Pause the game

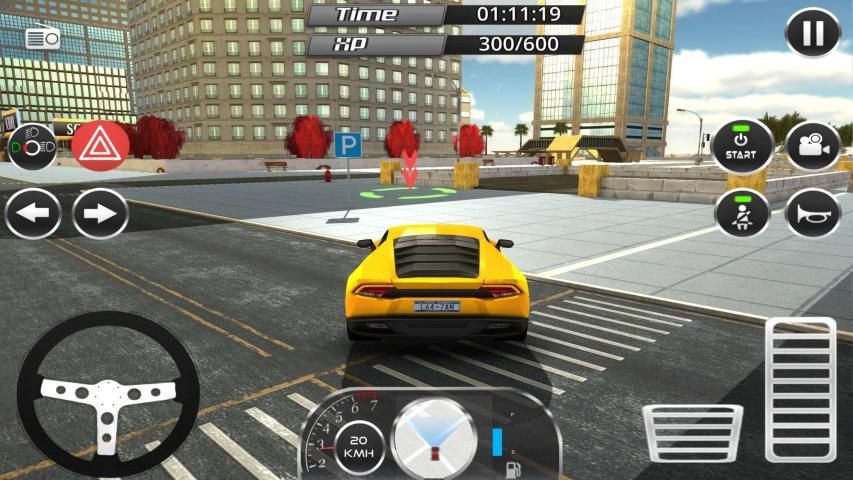click(x=813, y=33)
